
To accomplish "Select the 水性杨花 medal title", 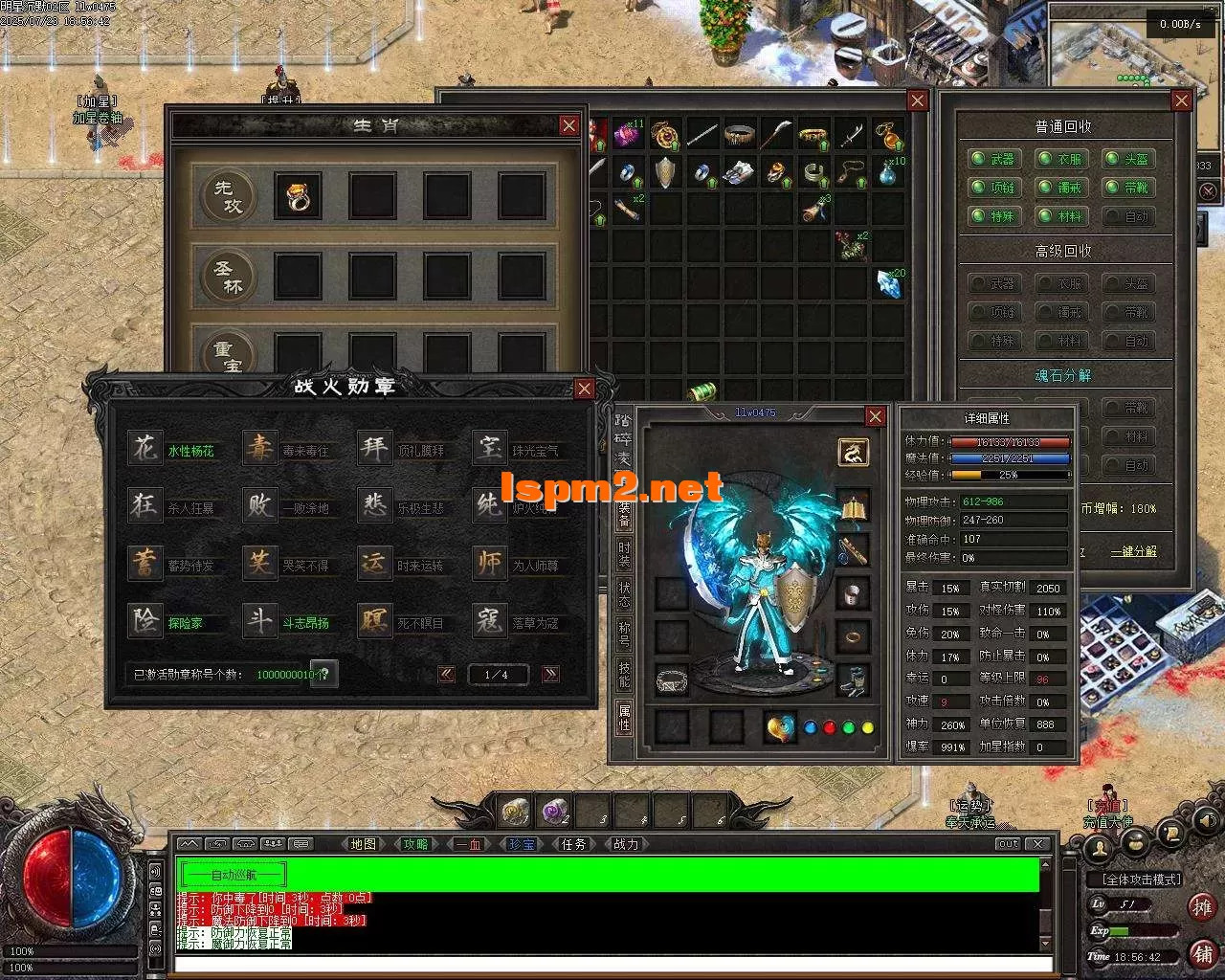I will [x=190, y=451].
